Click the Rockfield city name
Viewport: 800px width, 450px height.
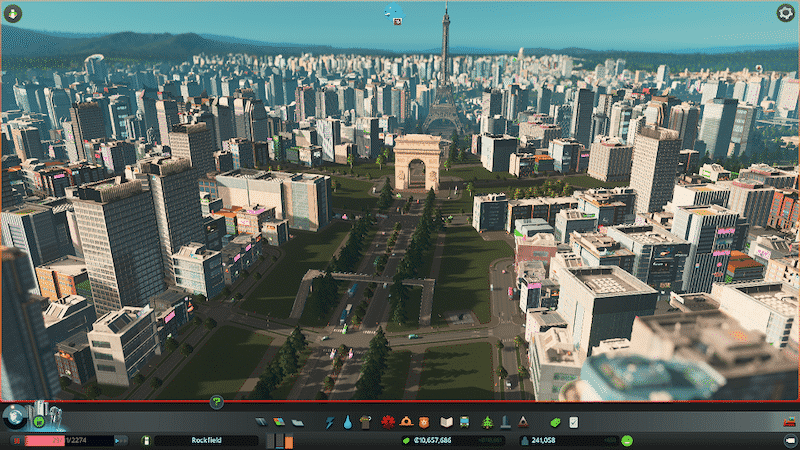205,440
